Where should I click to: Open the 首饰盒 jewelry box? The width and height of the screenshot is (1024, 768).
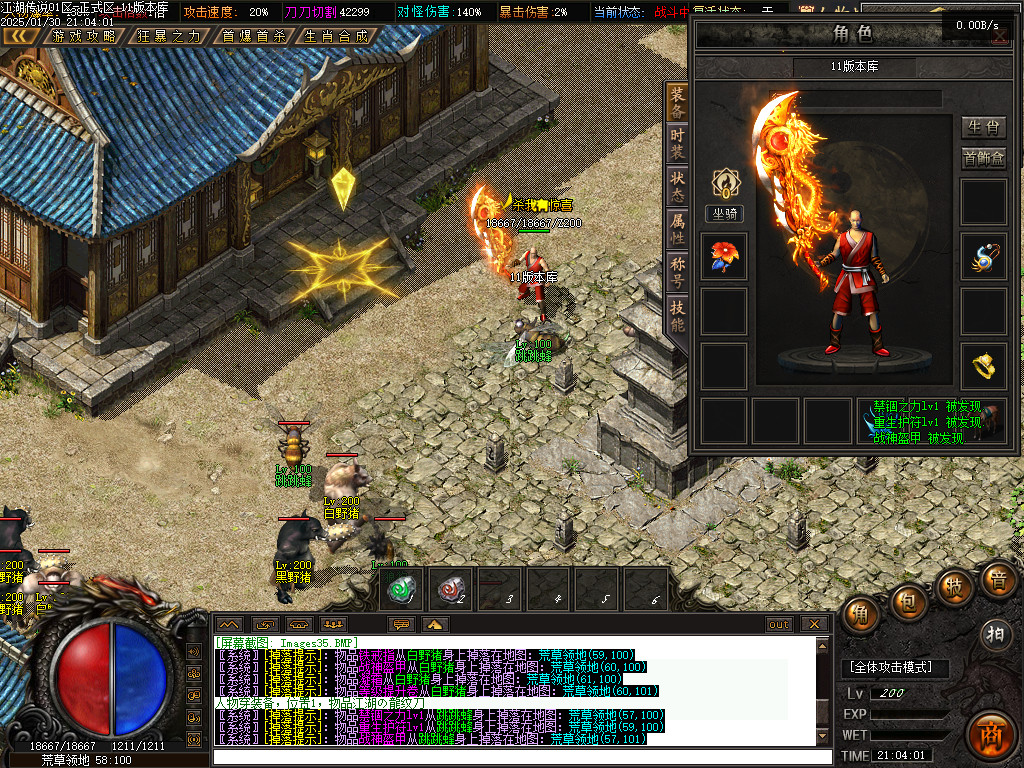point(984,158)
